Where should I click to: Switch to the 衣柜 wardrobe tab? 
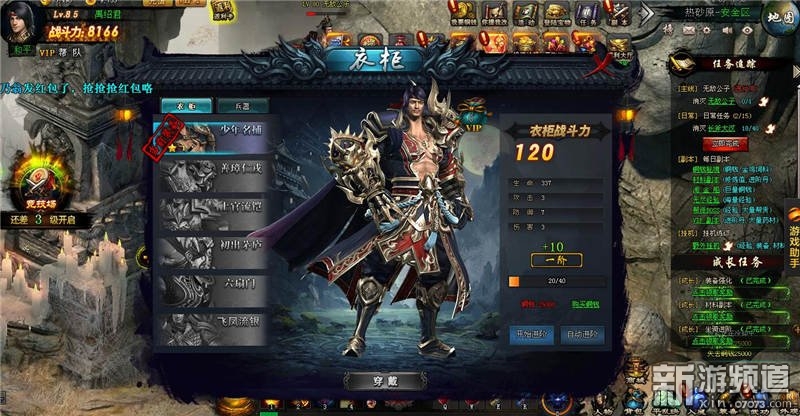pyautogui.click(x=184, y=105)
